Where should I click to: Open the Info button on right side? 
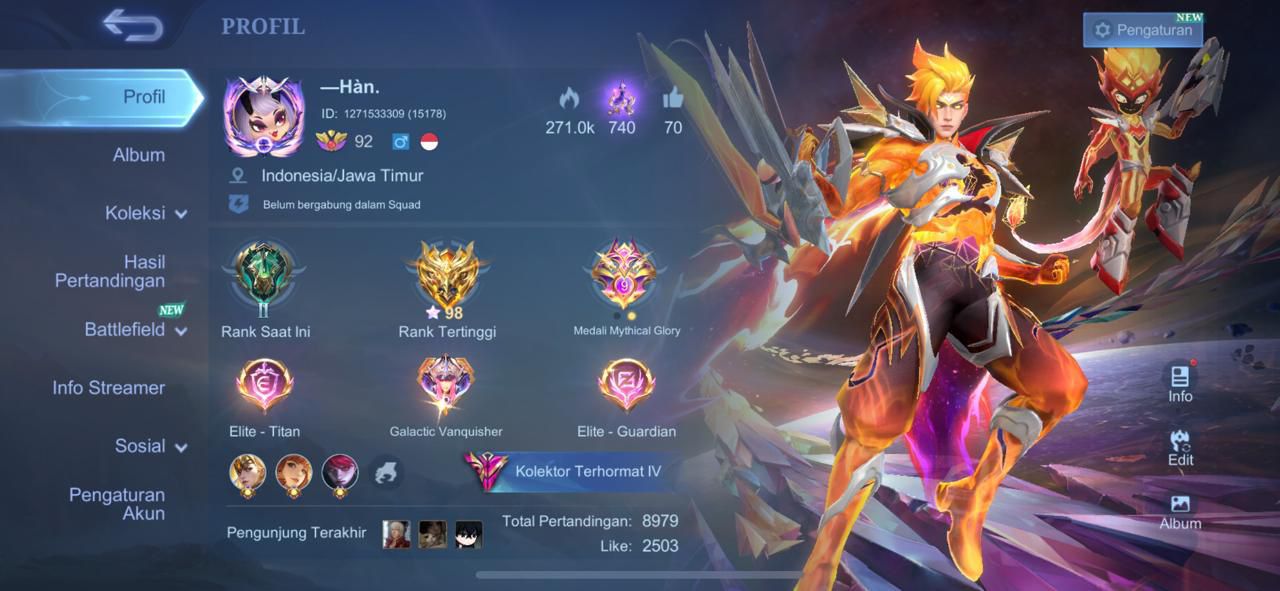1180,383
